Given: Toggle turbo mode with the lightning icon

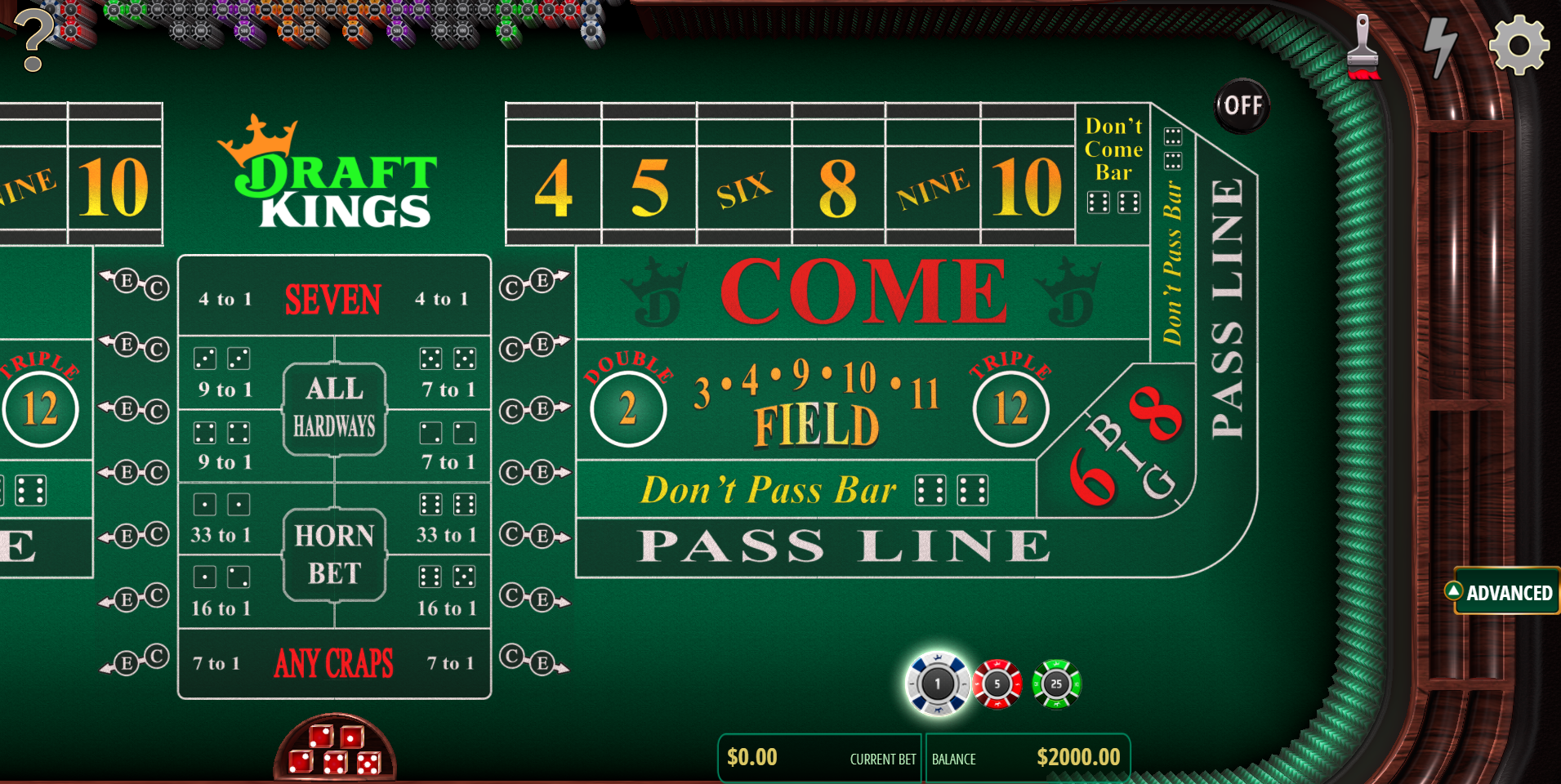Looking at the screenshot, I should [x=1439, y=45].
